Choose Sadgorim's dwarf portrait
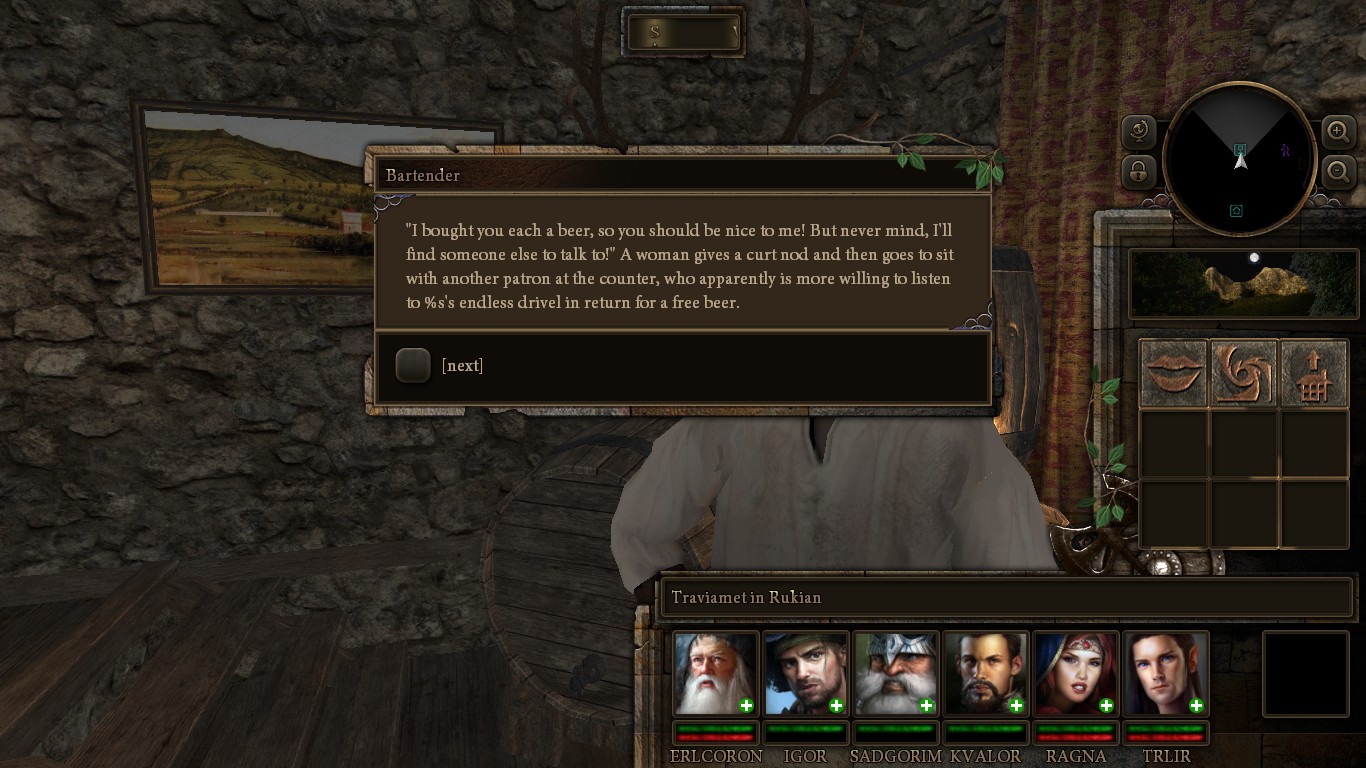The height and width of the screenshot is (768, 1366). [894, 673]
